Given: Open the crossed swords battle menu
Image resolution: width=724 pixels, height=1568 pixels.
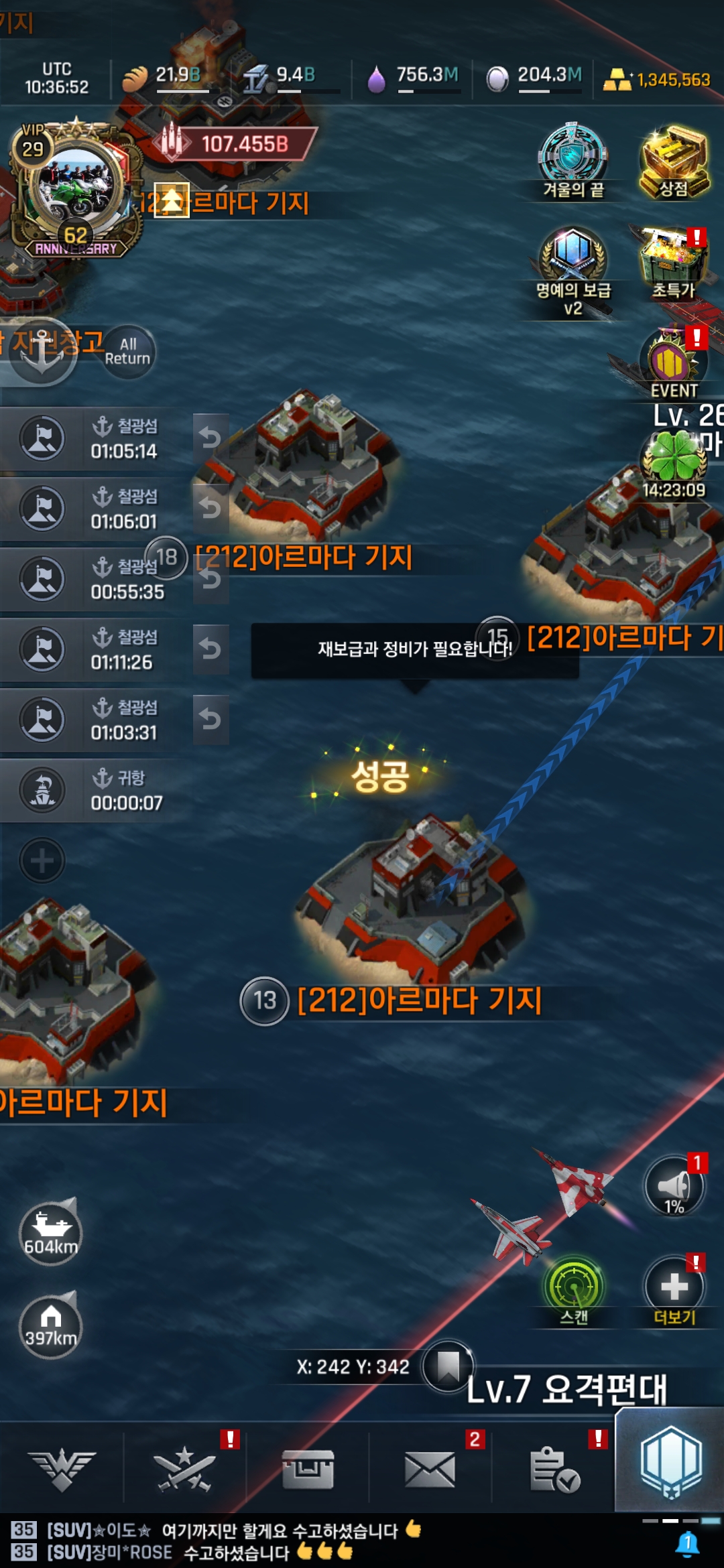Looking at the screenshot, I should click(x=184, y=1469).
